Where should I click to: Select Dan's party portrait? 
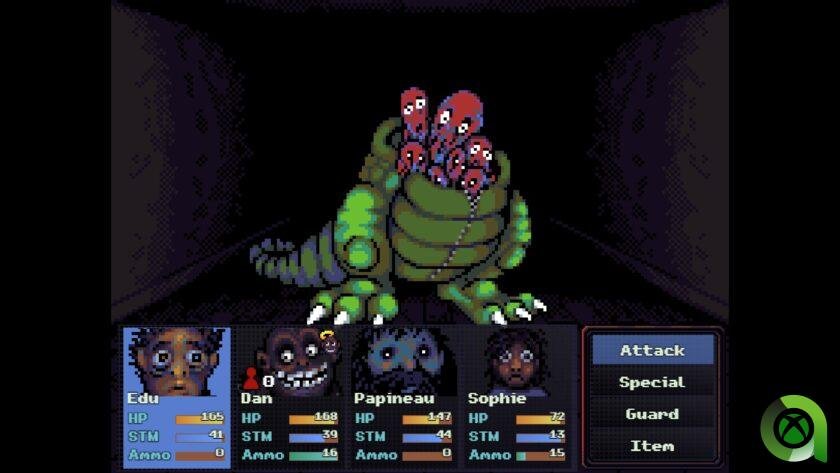tap(290, 360)
